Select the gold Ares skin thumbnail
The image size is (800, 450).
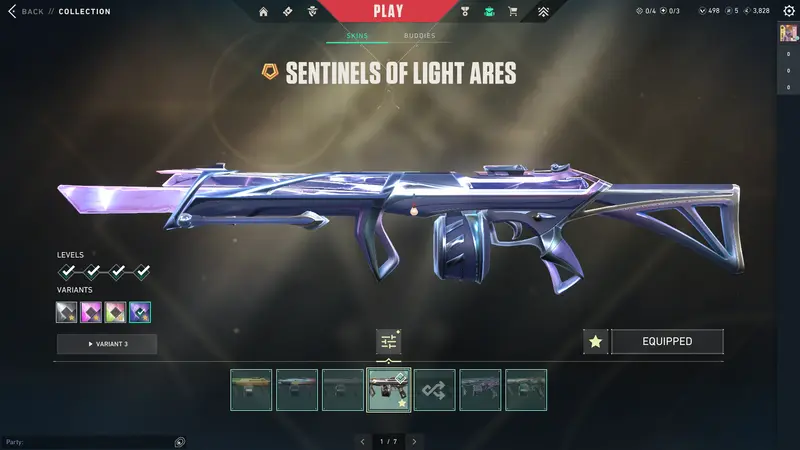(251, 390)
